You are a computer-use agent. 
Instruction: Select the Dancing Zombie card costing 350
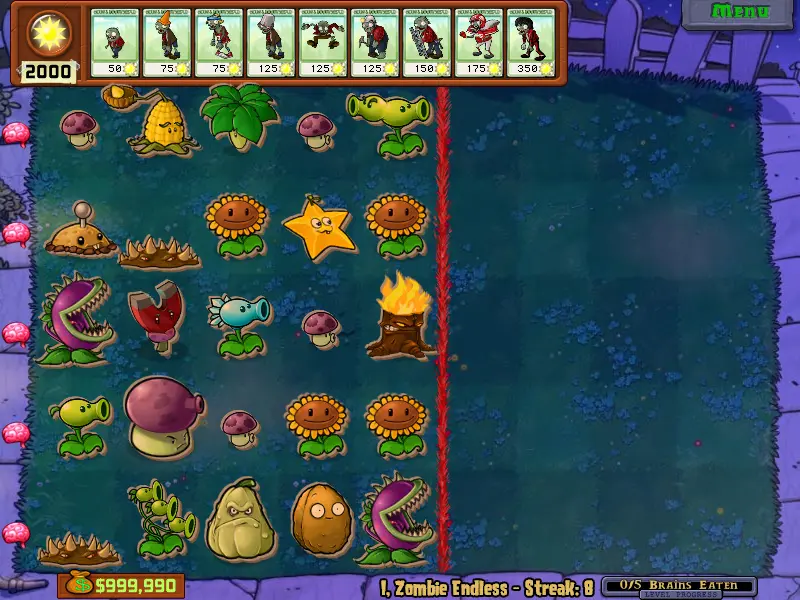pyautogui.click(x=530, y=42)
